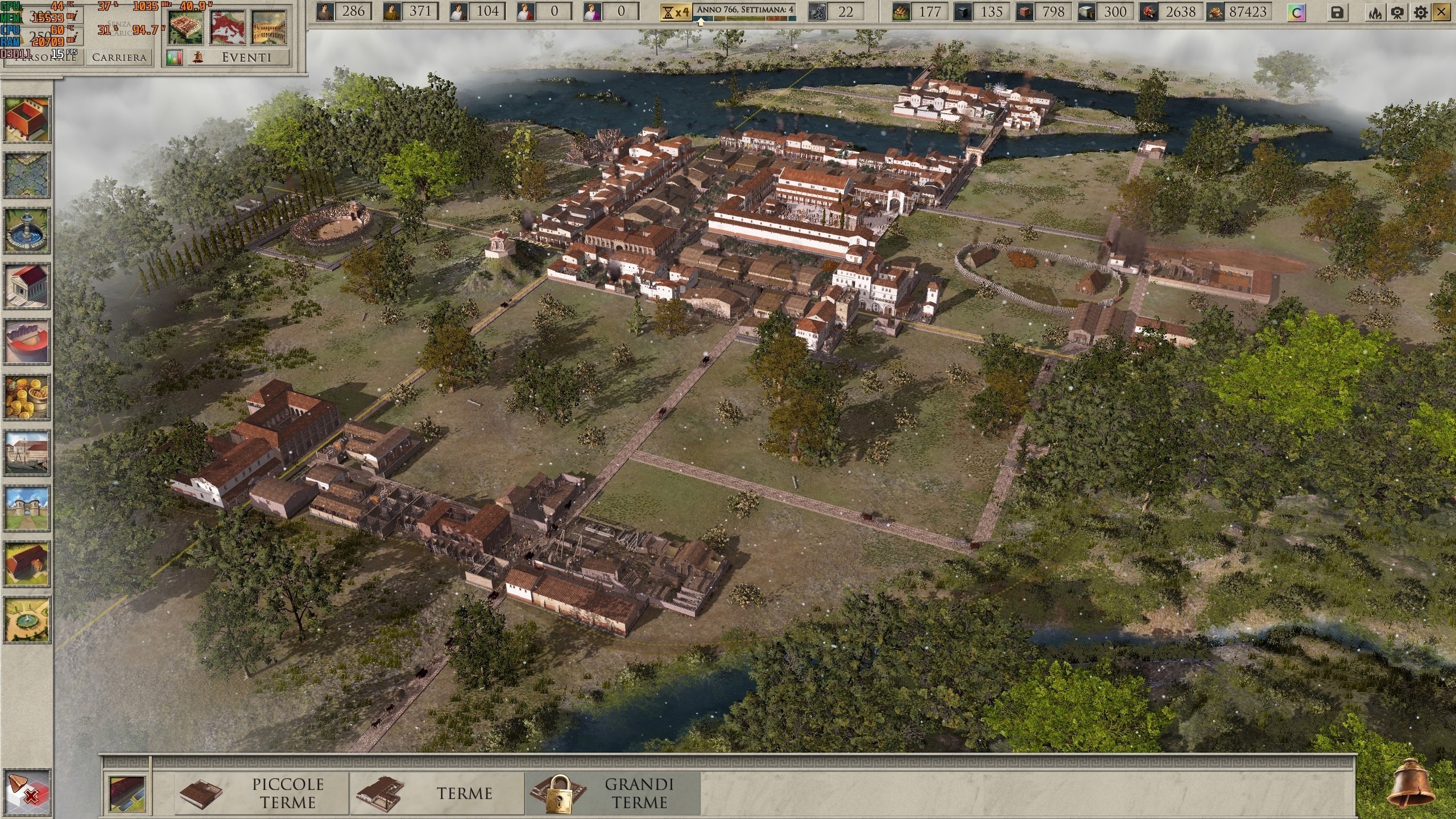Open the Eventi panel

(x=246, y=57)
